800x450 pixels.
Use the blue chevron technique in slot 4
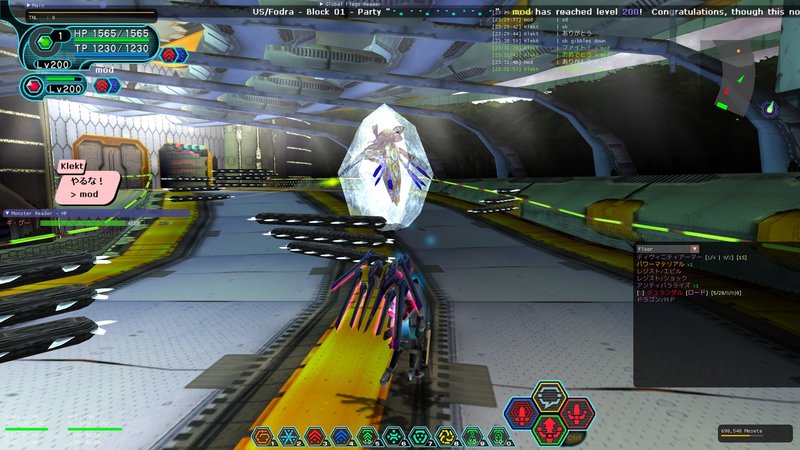pyautogui.click(x=341, y=436)
